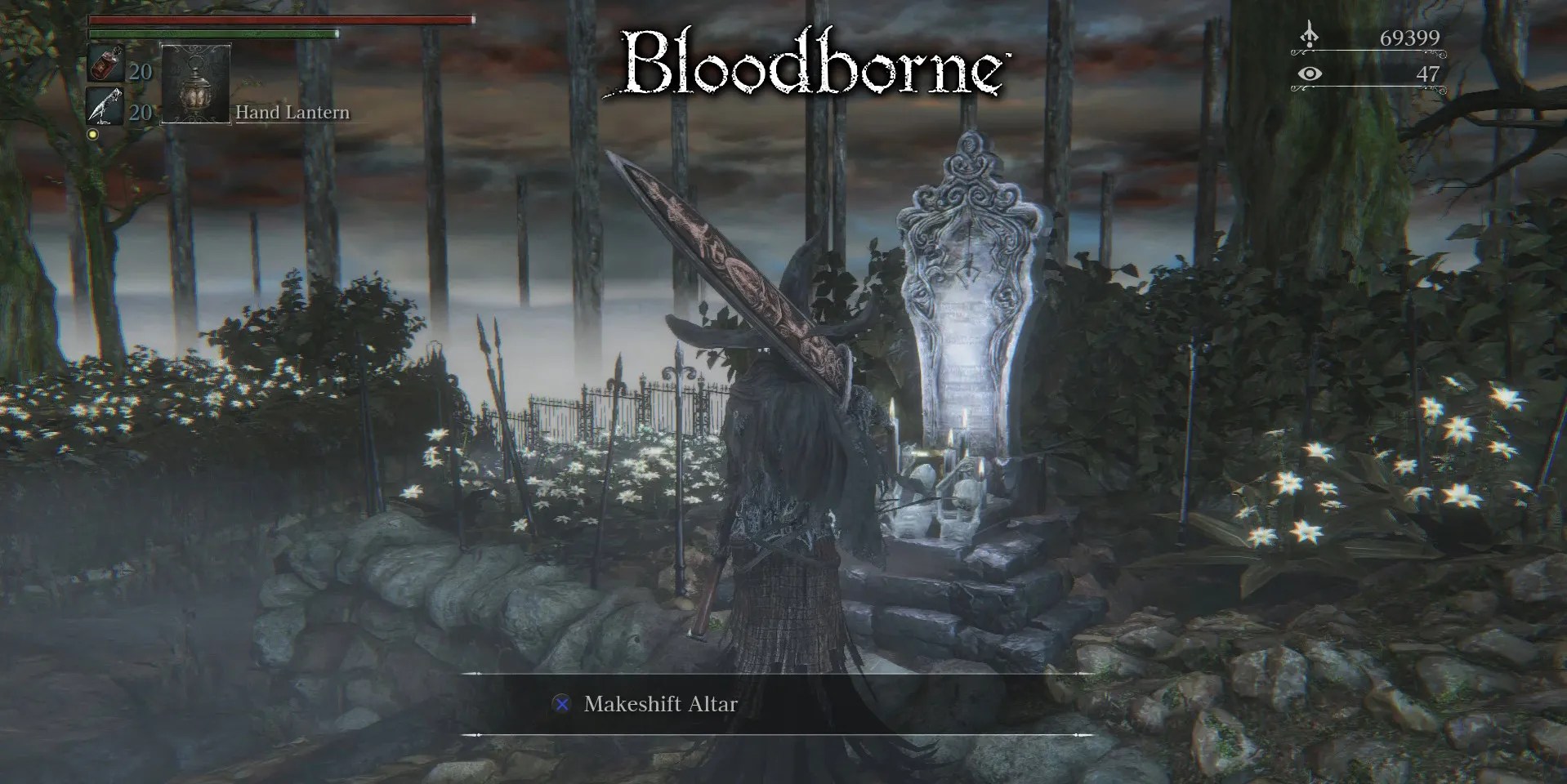Click the Blood Vial count showing 20
The height and width of the screenshot is (784, 1567).
tap(141, 73)
